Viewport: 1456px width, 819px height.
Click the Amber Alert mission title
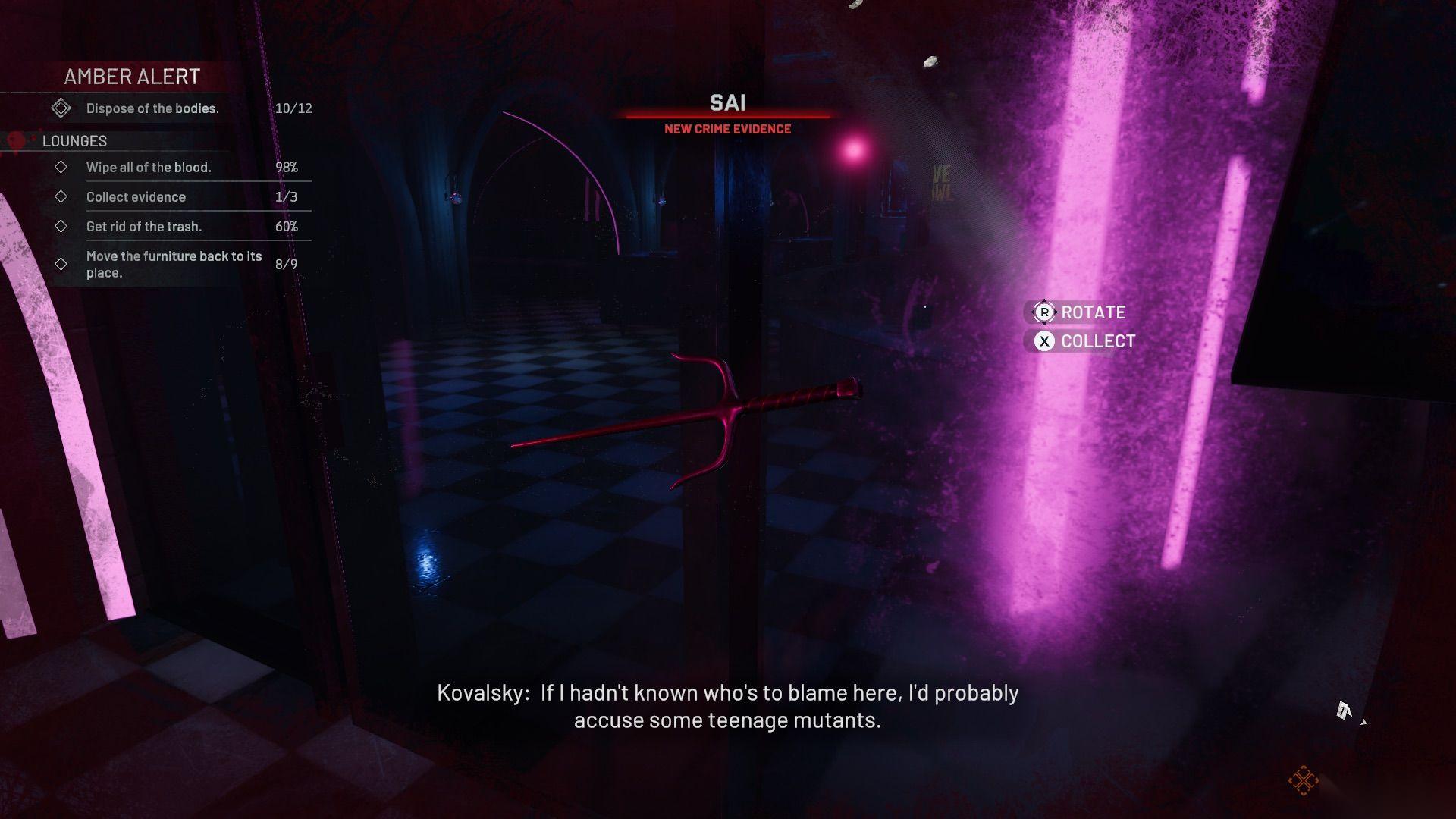(x=132, y=77)
